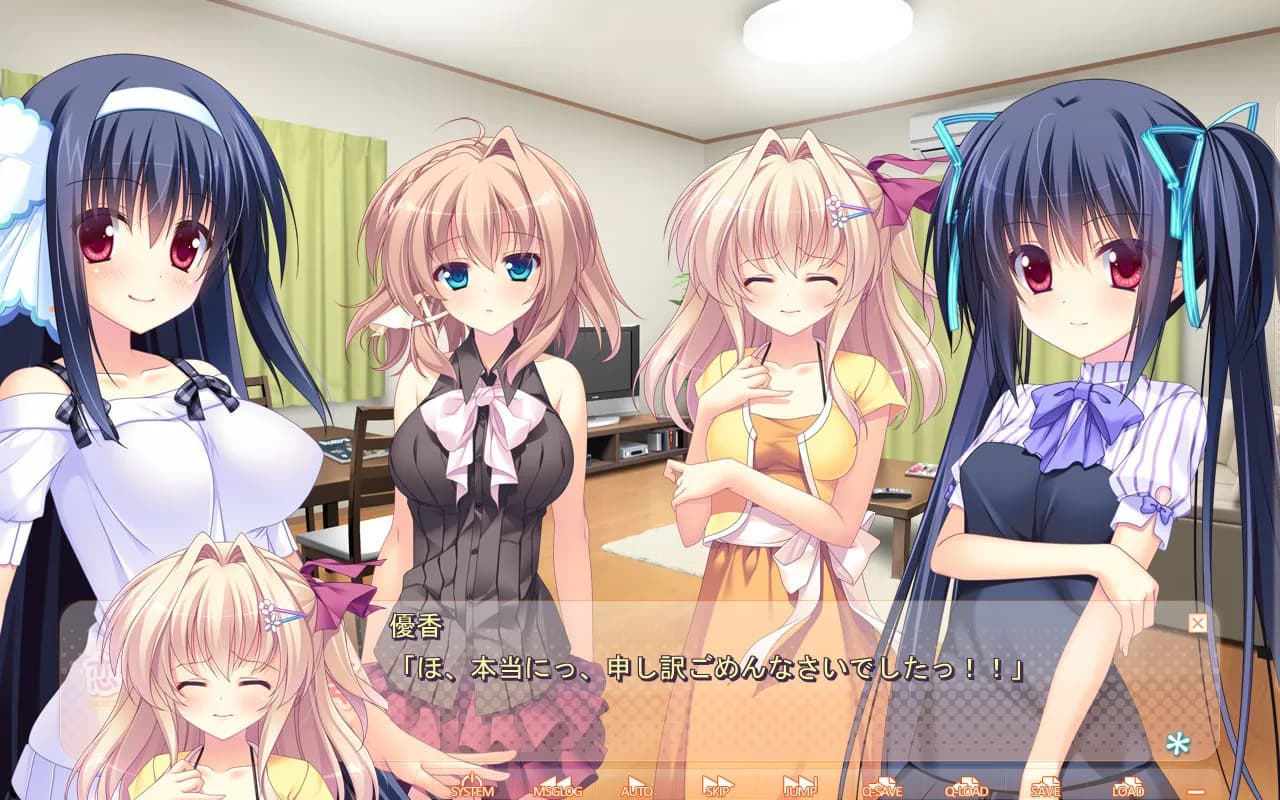Click the MSGLOG rewind arrows icon
This screenshot has width=1280, height=800.
click(558, 780)
